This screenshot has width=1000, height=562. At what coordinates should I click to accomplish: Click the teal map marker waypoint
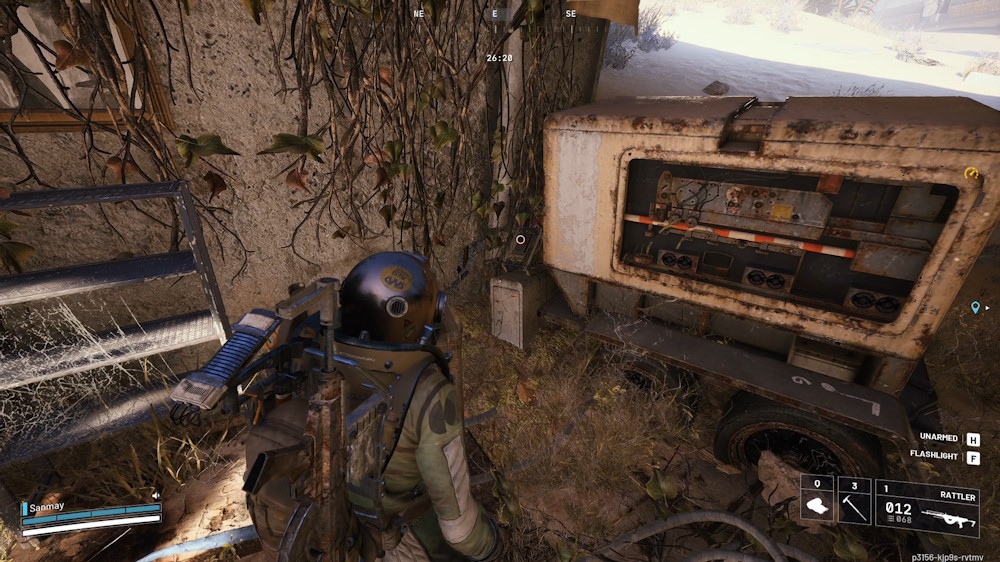975,307
